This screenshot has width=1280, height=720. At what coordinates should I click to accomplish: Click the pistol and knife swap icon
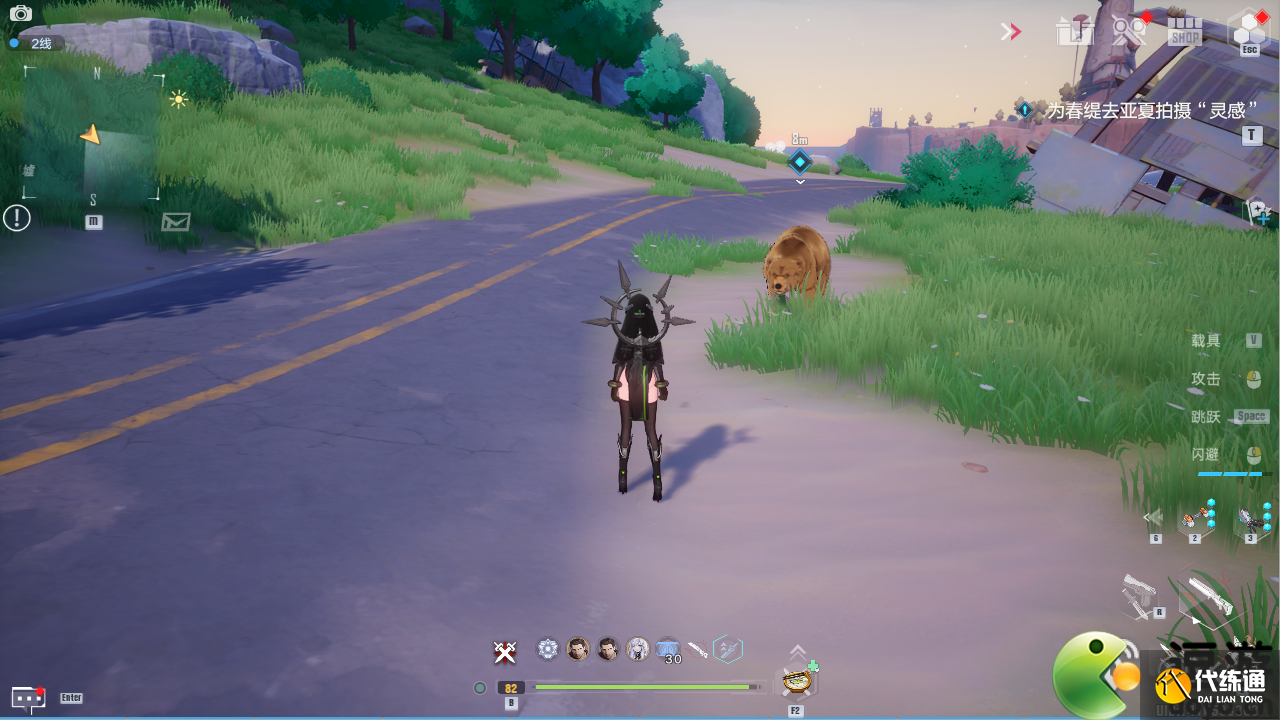click(x=1140, y=596)
